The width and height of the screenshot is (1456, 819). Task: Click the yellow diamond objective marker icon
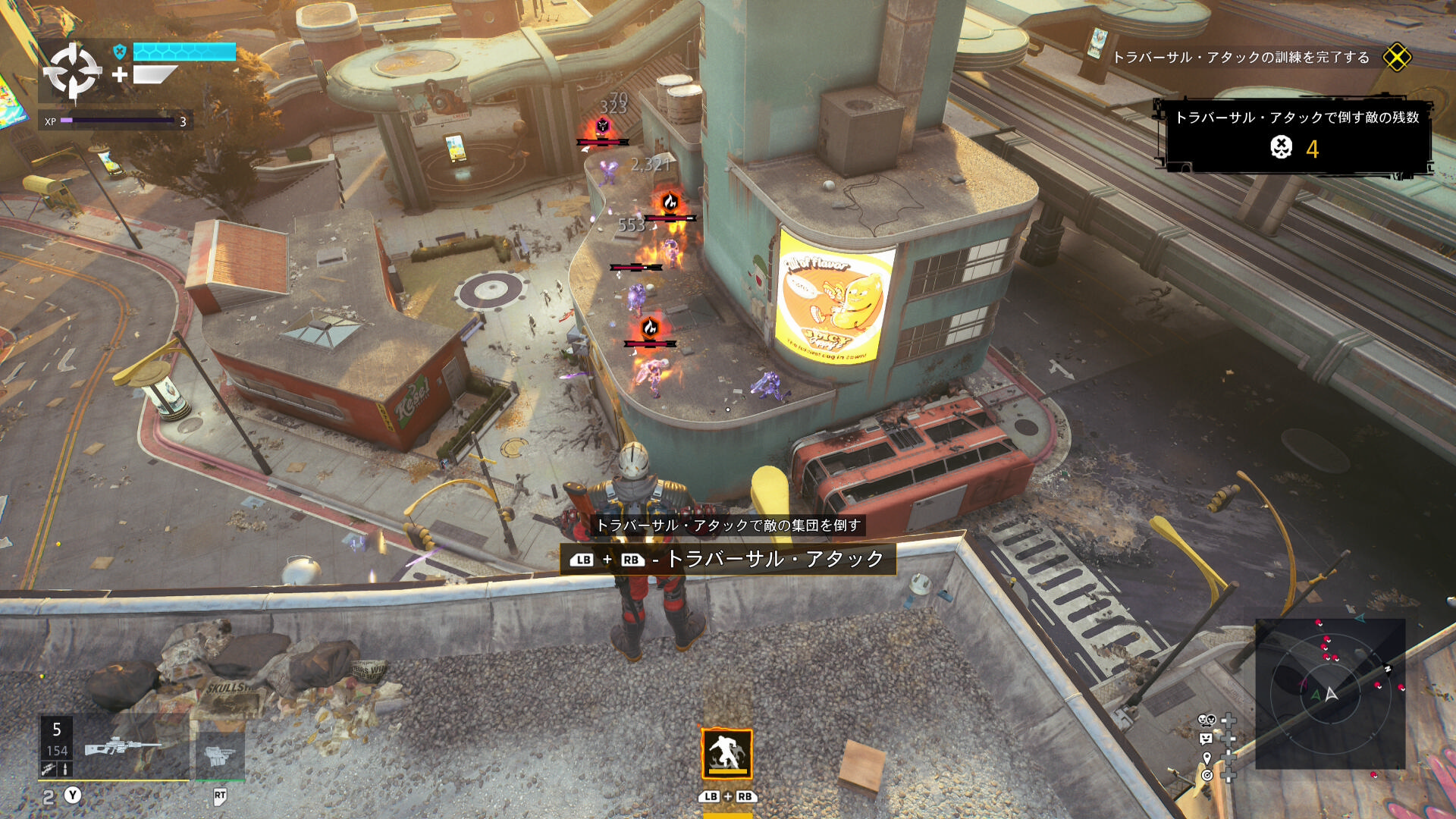[1396, 58]
